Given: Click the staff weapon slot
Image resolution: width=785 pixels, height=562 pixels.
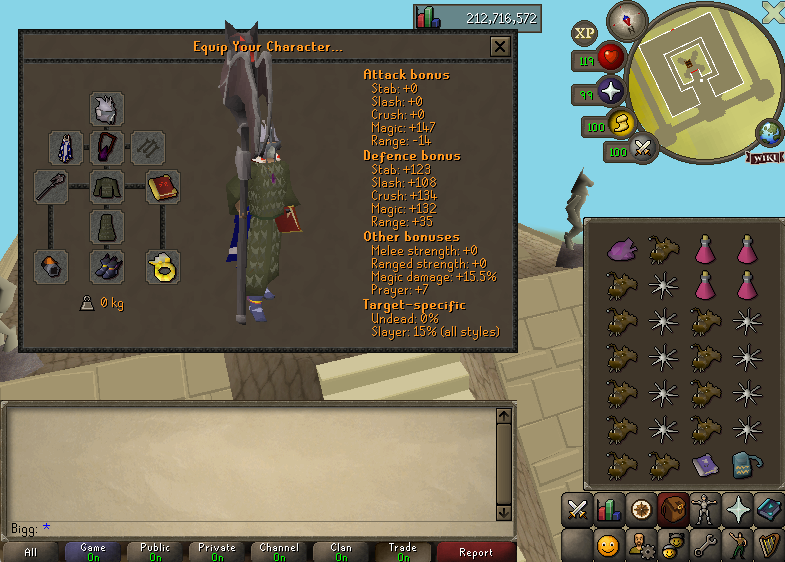Looking at the screenshot, I should click(51, 187).
